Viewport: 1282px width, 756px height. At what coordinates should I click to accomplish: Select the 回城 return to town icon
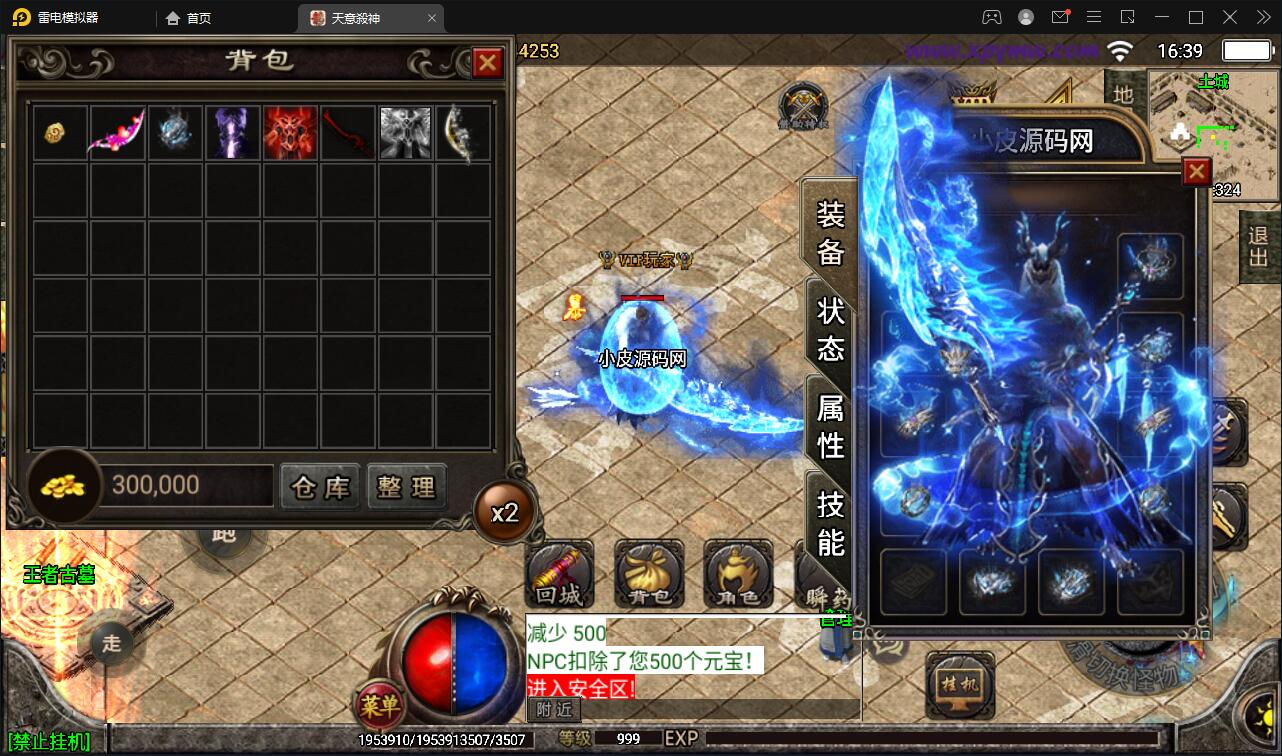pyautogui.click(x=559, y=575)
